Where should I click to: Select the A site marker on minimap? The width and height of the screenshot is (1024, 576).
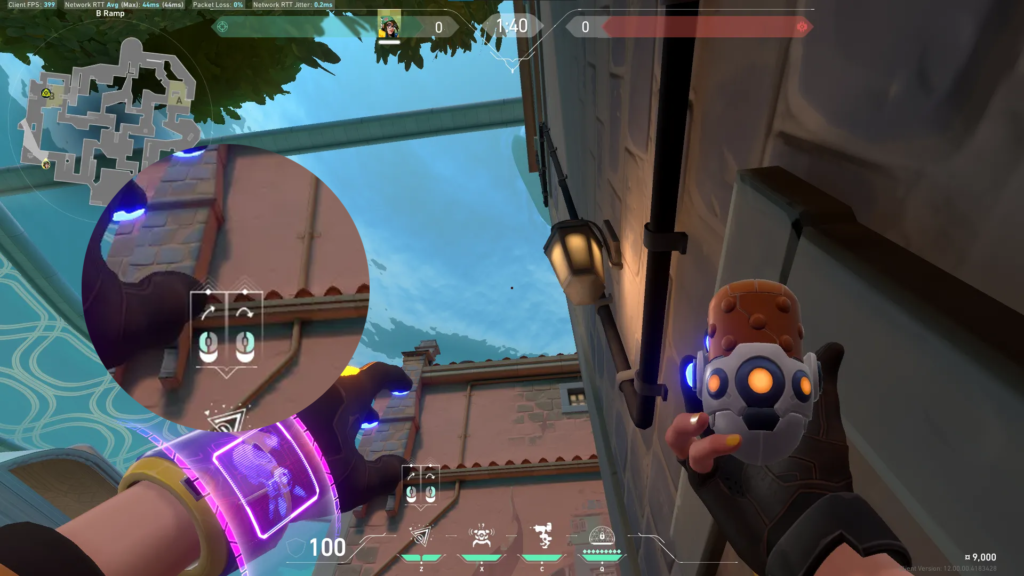(x=179, y=100)
